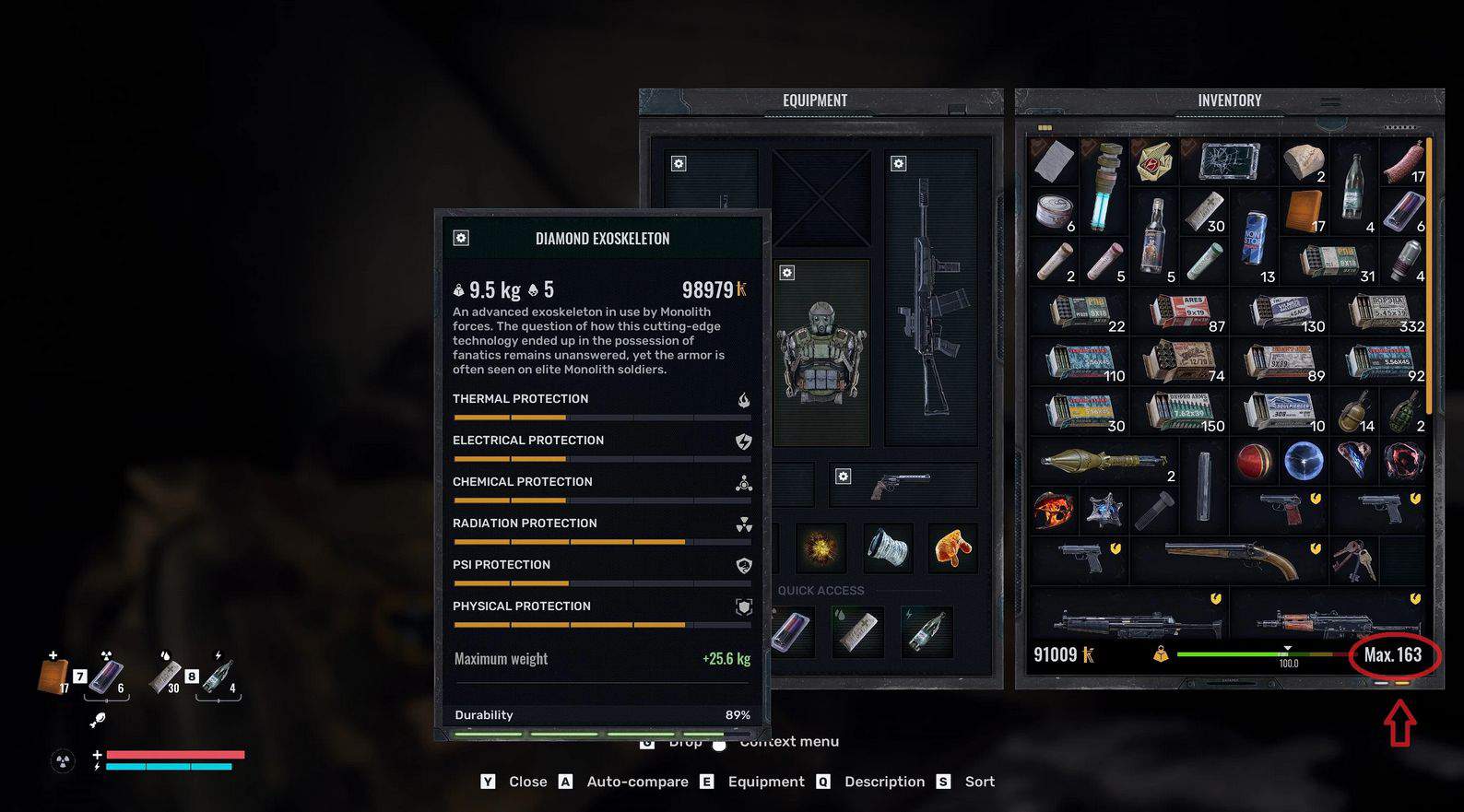Open the Inventory panel header
The image size is (1464, 812).
[x=1229, y=100]
